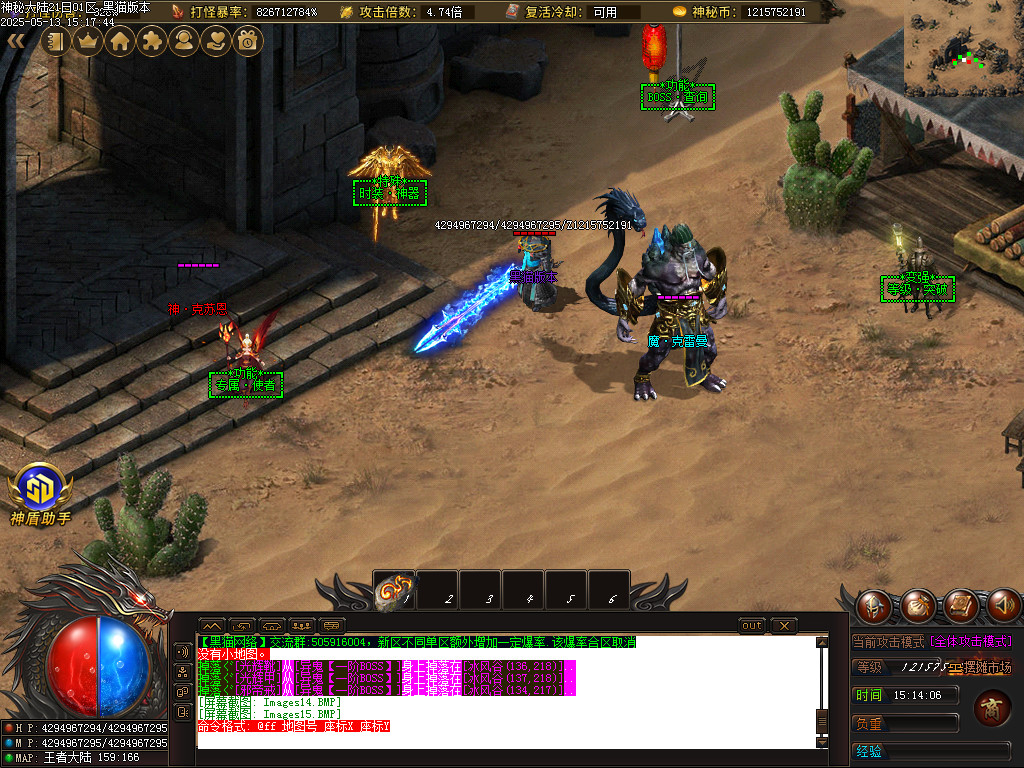The width and height of the screenshot is (1024, 768).
Task: Open the puzzle piece icon
Action: 152,41
